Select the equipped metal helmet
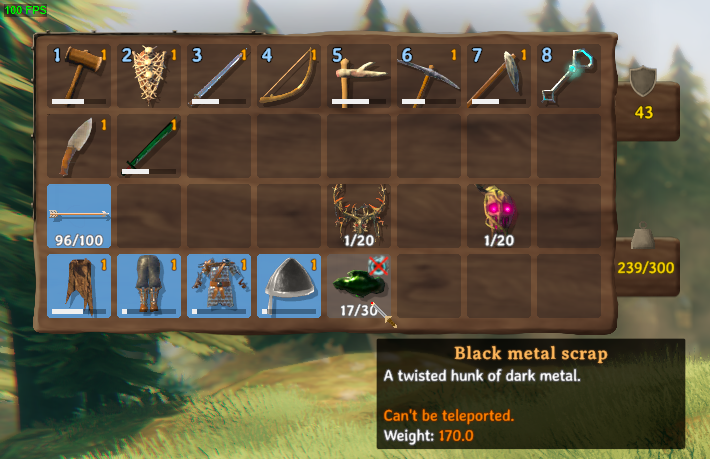This screenshot has width=710, height=459. pos(289,286)
